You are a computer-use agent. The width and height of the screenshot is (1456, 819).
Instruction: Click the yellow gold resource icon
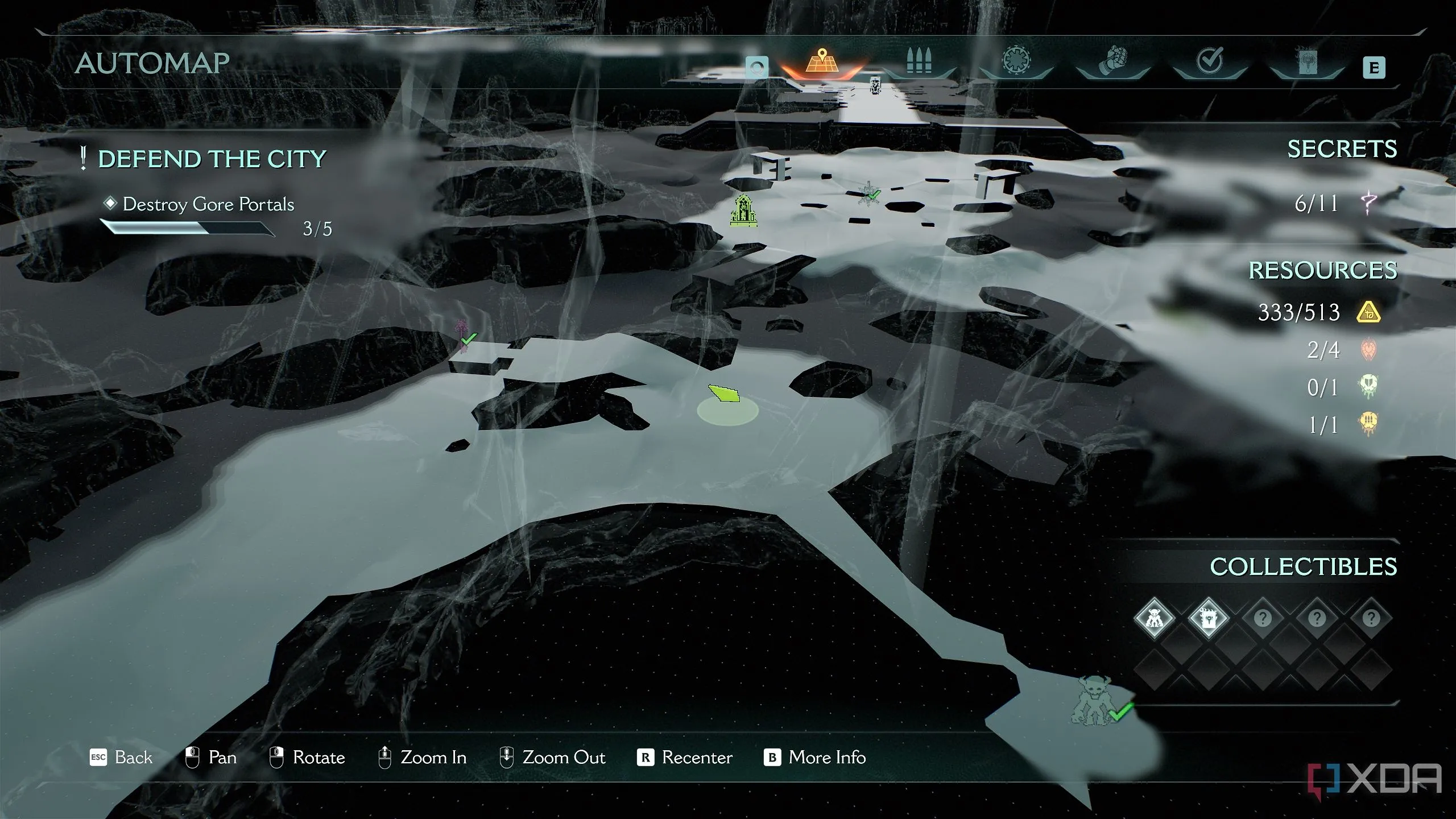[1368, 312]
